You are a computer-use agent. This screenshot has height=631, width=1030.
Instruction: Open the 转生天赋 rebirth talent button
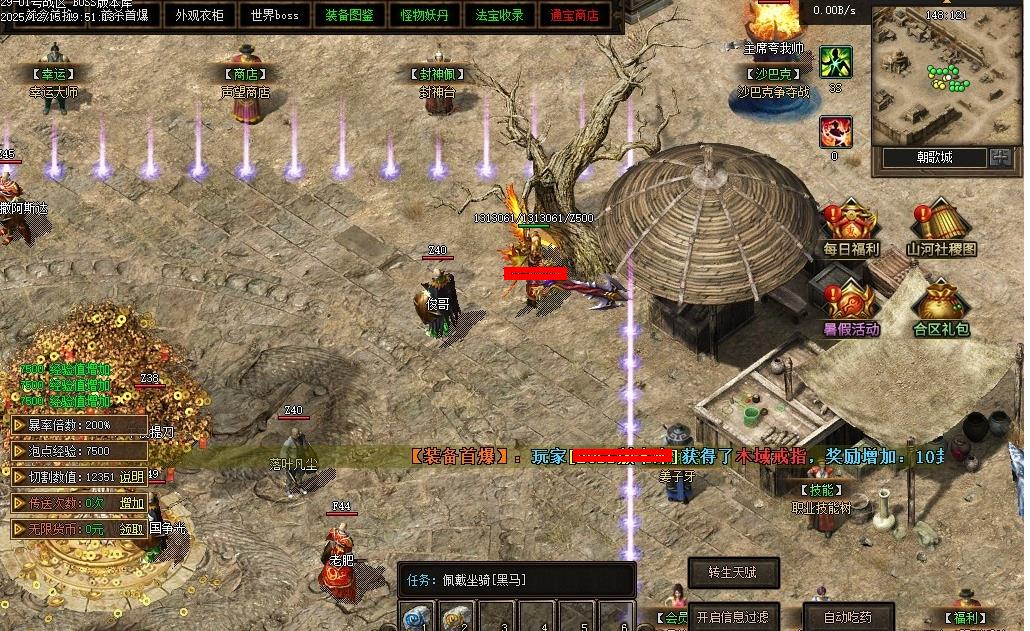pyautogui.click(x=732, y=572)
